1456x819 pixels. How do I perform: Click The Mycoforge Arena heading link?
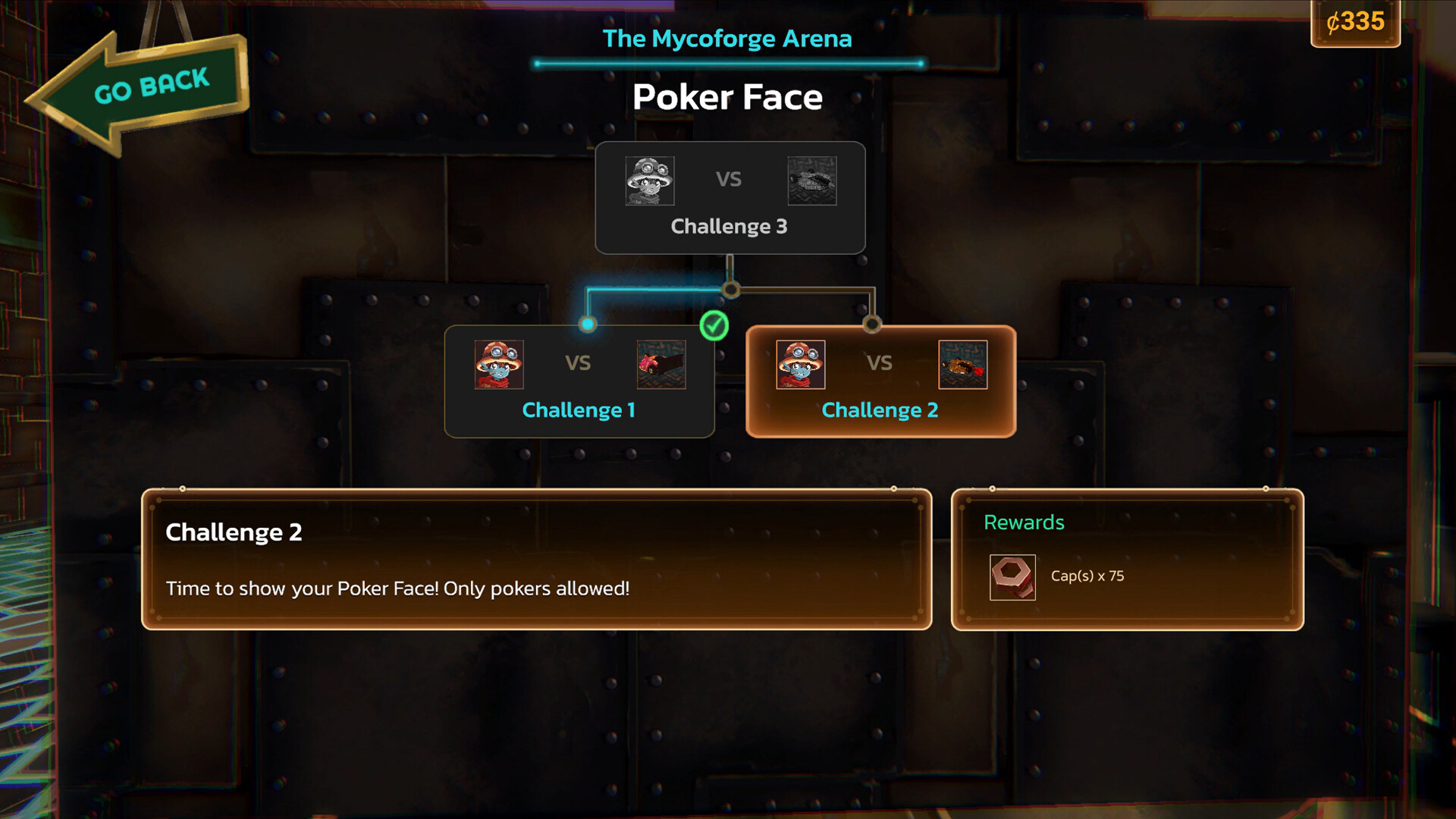tap(728, 39)
